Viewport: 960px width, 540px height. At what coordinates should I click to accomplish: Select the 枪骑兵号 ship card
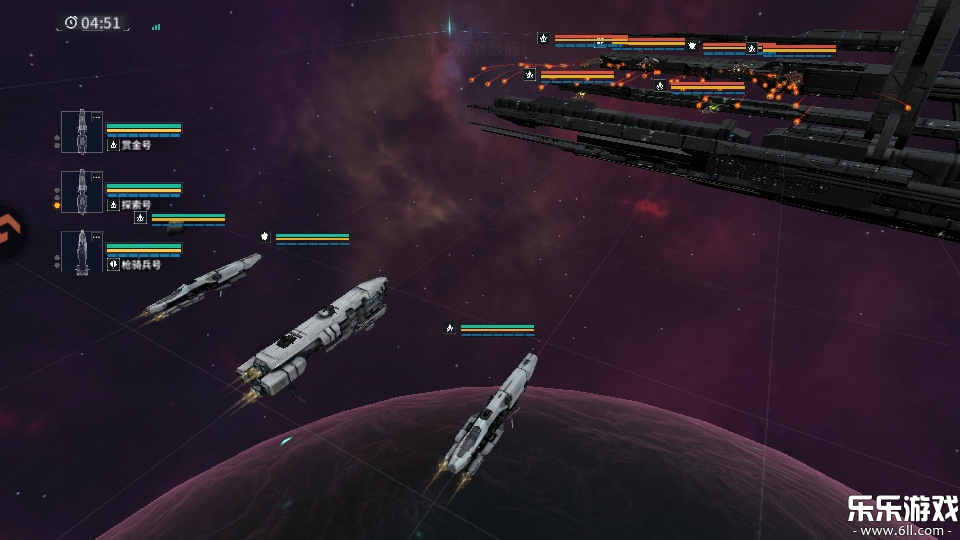tap(82, 252)
